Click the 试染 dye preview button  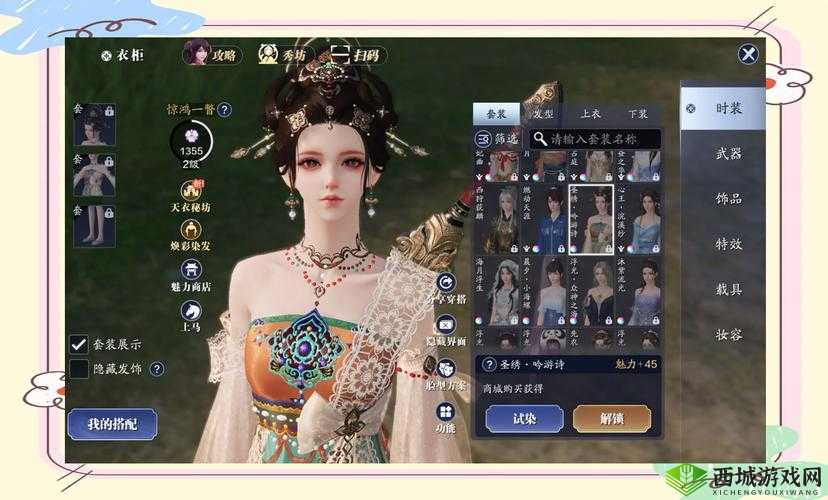coord(523,419)
